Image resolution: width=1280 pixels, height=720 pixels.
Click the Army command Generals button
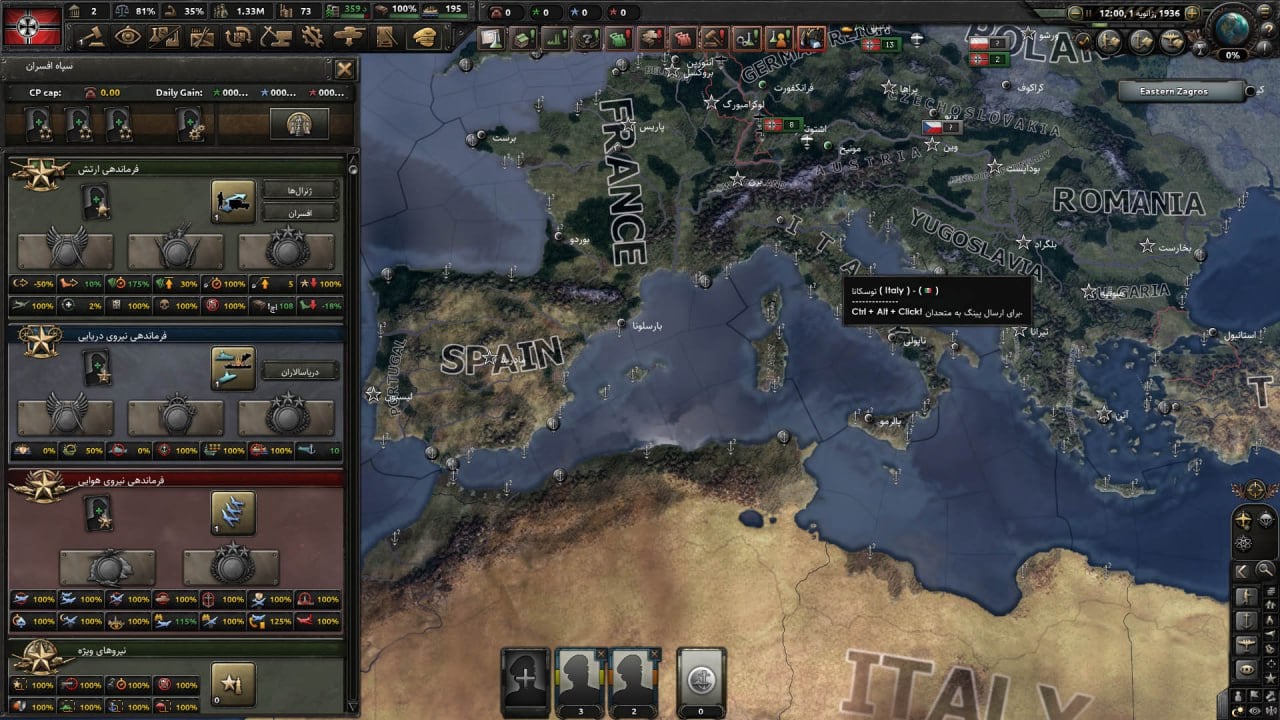pos(300,190)
